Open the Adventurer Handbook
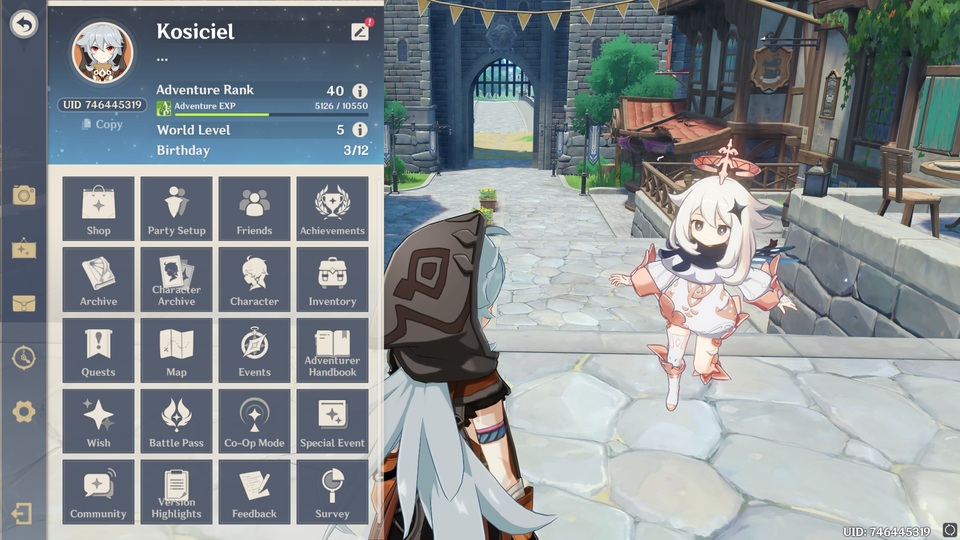 pyautogui.click(x=332, y=351)
